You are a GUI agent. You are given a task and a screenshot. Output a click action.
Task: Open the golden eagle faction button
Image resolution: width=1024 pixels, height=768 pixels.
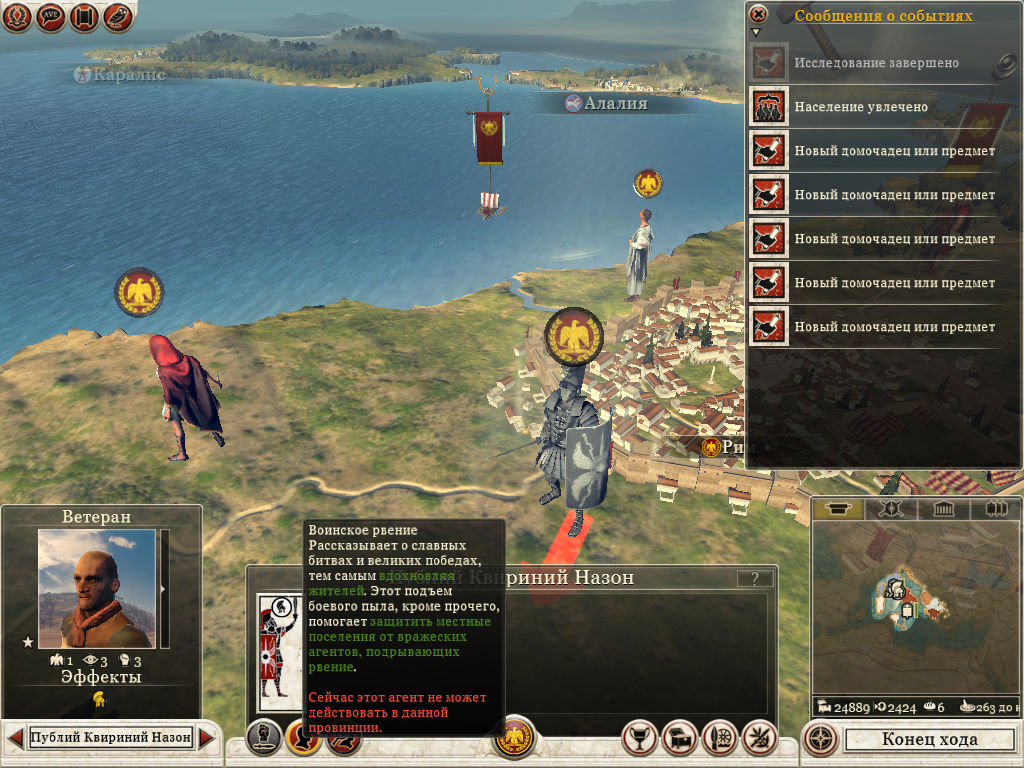coord(516,738)
